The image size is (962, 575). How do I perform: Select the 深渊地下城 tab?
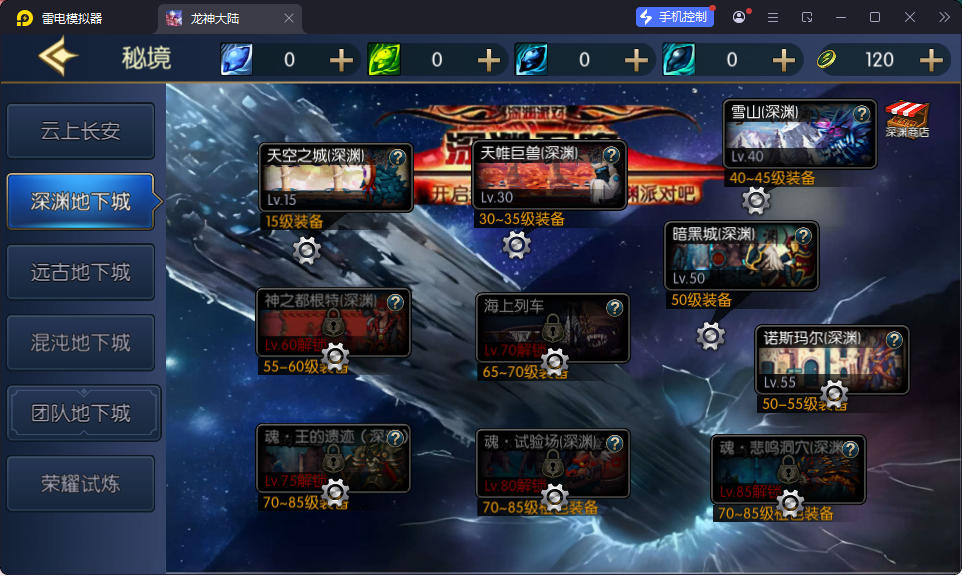(81, 202)
